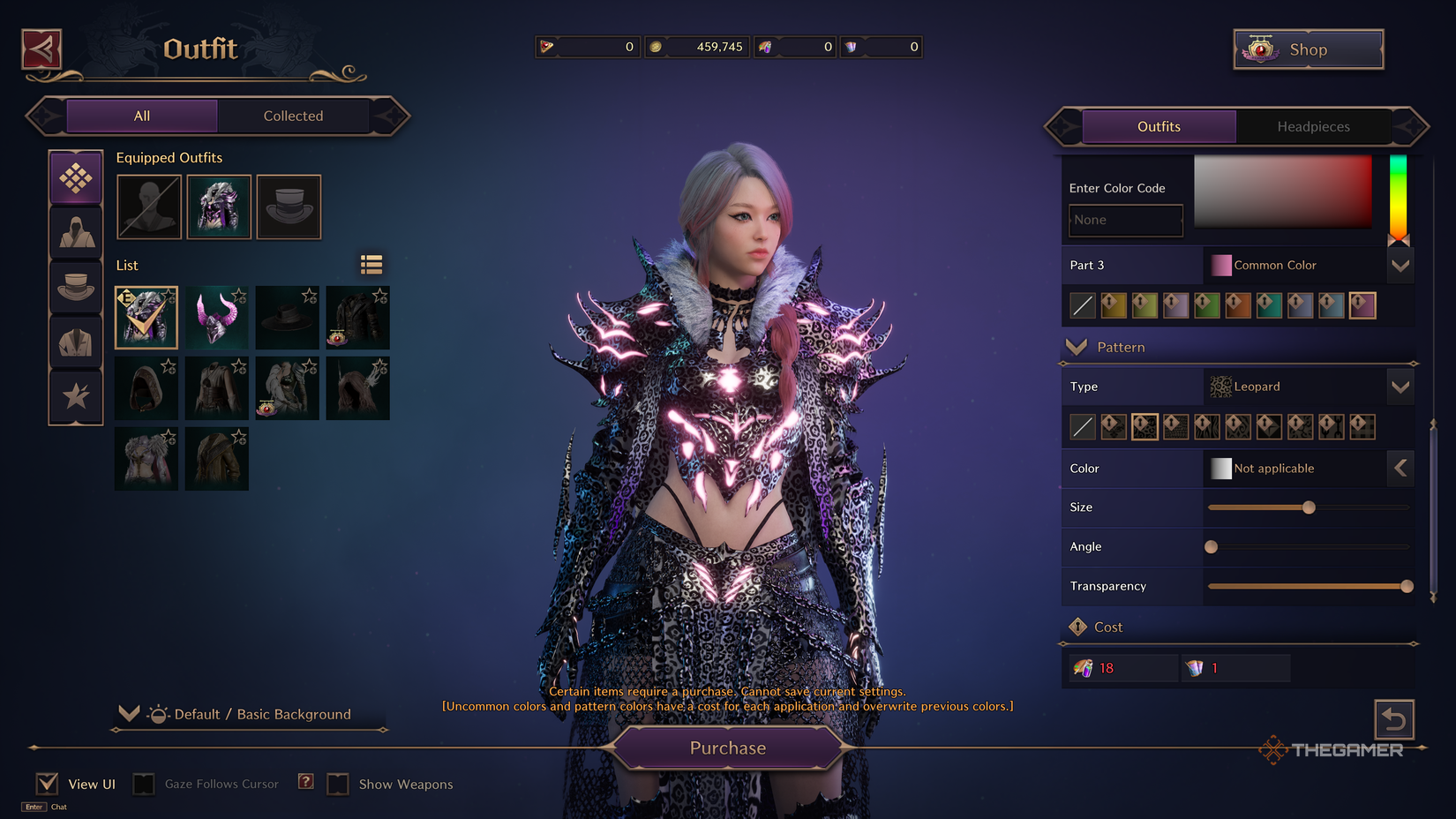The image size is (1456, 819).
Task: Toggle Show Weapons on
Action: (338, 783)
